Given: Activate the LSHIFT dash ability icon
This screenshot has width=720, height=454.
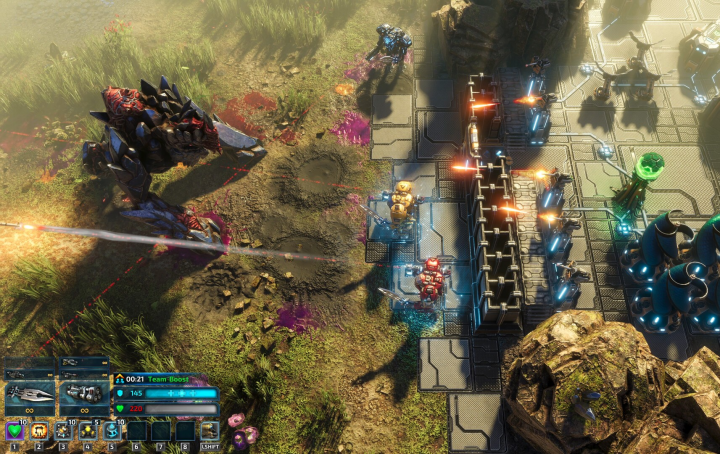Looking at the screenshot, I should 209,431.
